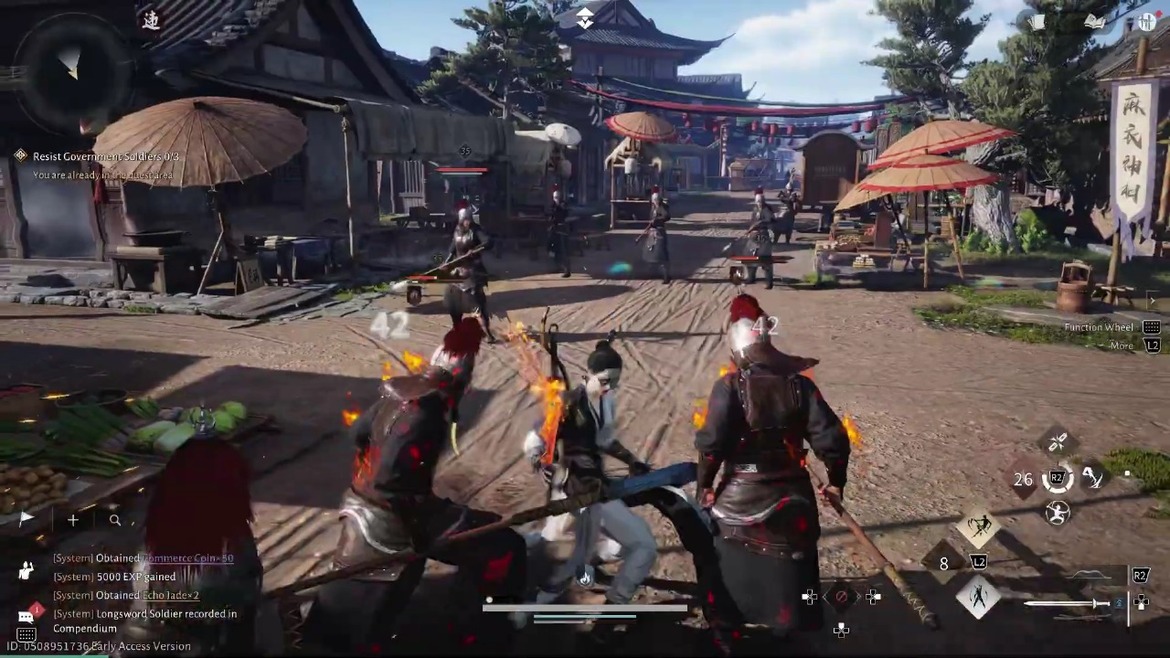Activate the crossed-blades skill icon
This screenshot has width=1170, height=658.
pos(1058,440)
